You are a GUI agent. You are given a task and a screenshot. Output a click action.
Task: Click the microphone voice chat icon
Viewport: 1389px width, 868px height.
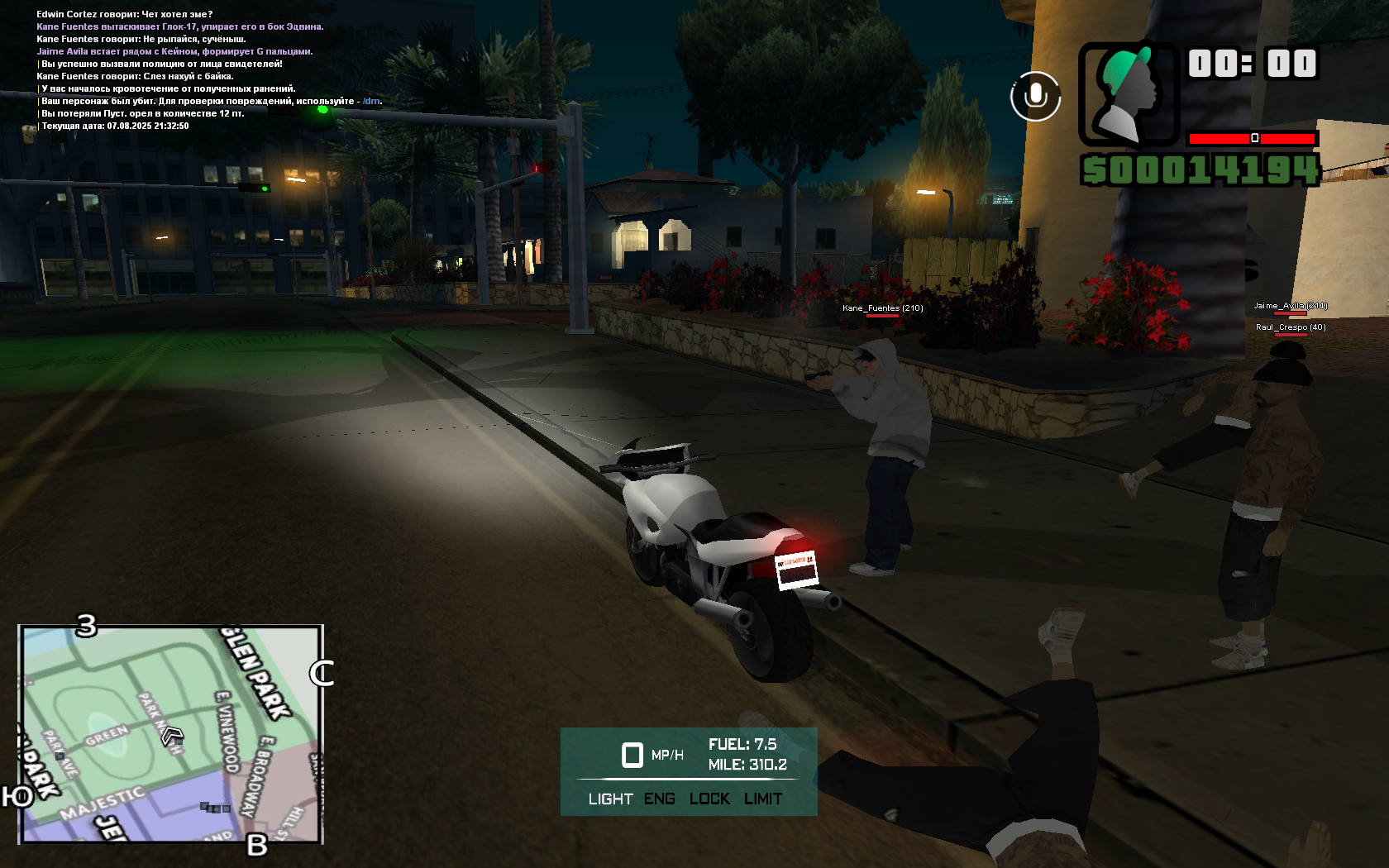[1035, 97]
